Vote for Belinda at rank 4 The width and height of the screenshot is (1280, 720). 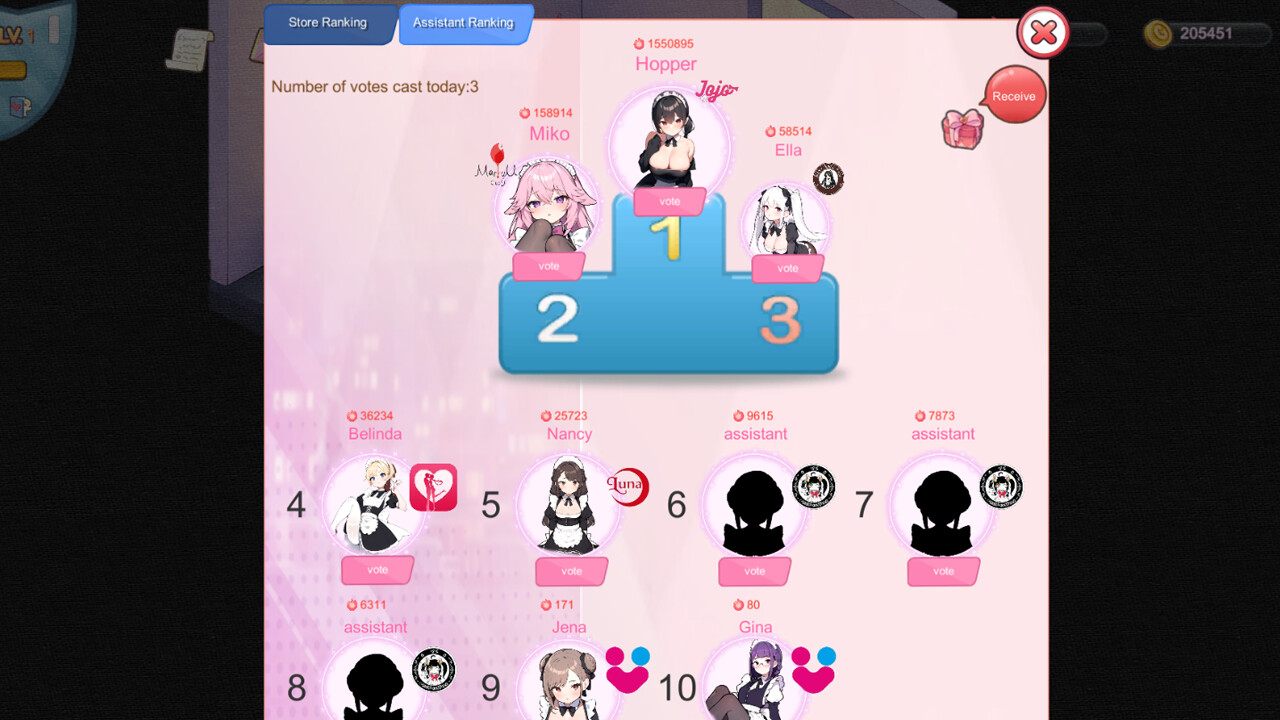coord(377,569)
